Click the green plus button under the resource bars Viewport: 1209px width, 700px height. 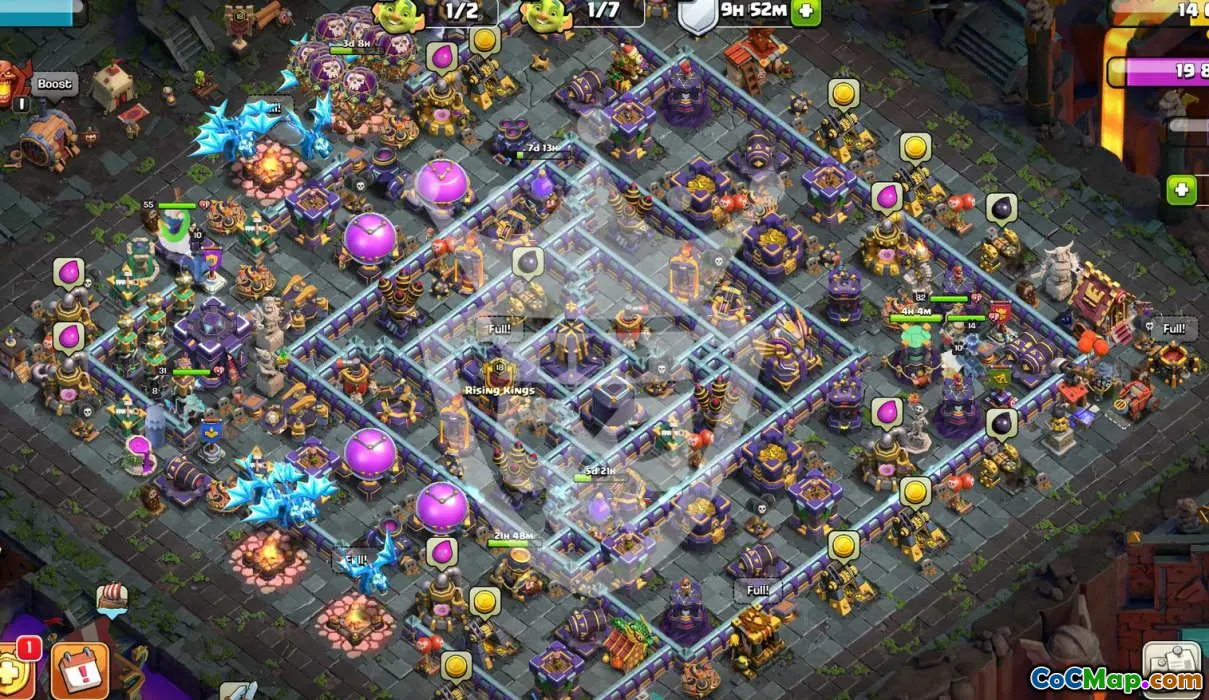pyautogui.click(x=1181, y=189)
